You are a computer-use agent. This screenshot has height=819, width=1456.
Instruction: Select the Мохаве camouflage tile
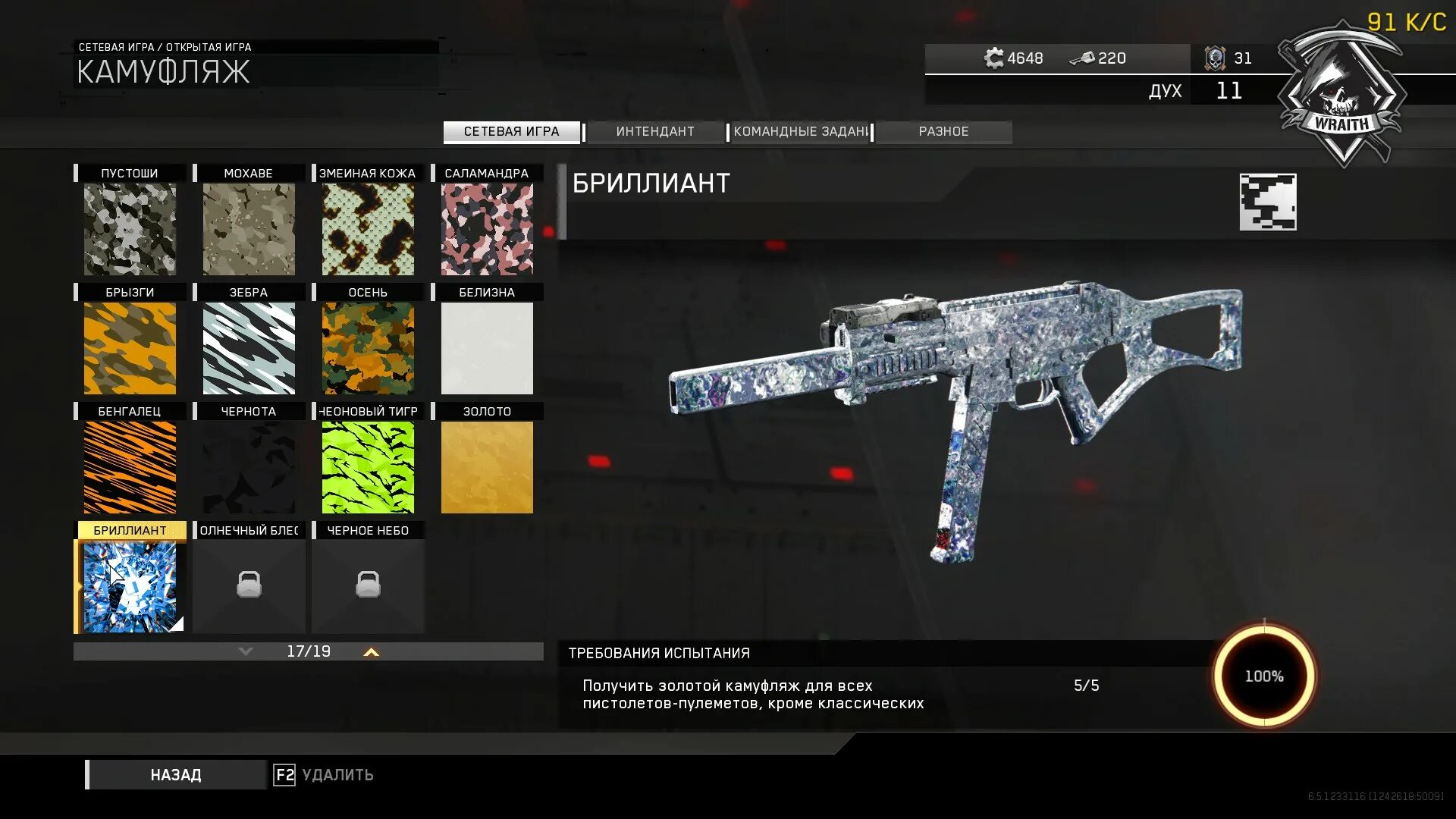pos(249,229)
